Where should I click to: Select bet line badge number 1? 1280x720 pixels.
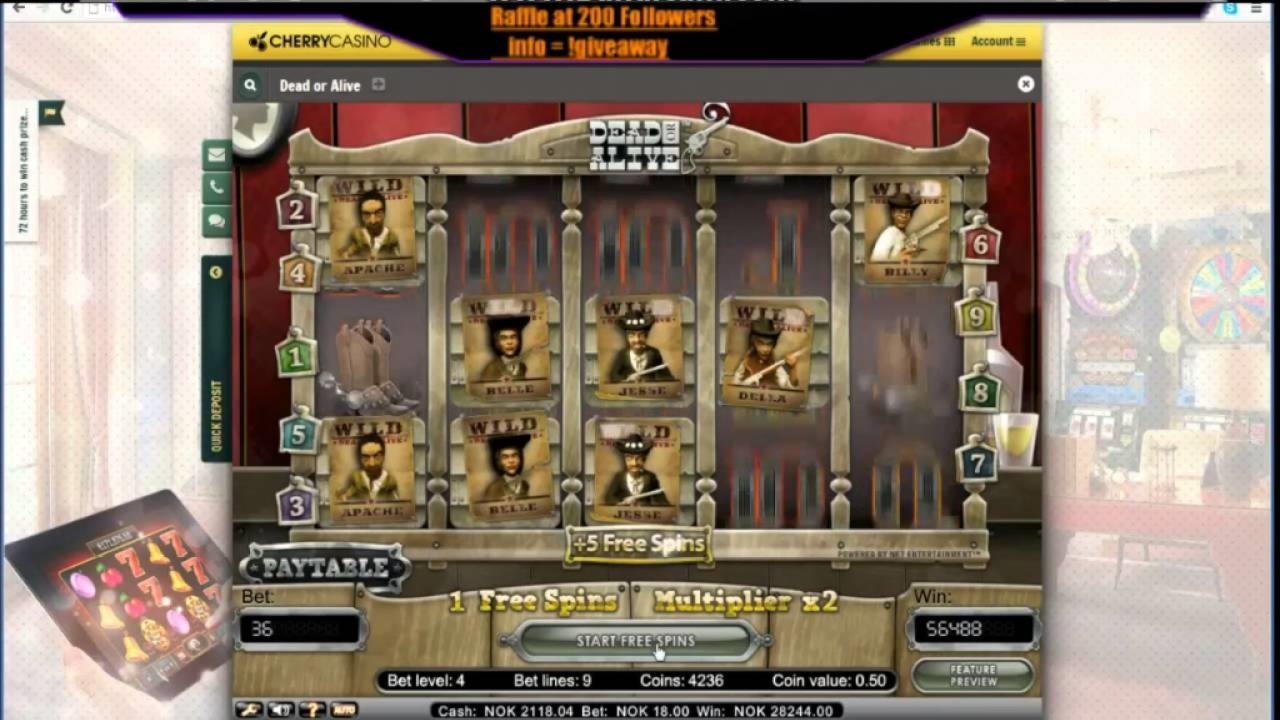tap(295, 356)
